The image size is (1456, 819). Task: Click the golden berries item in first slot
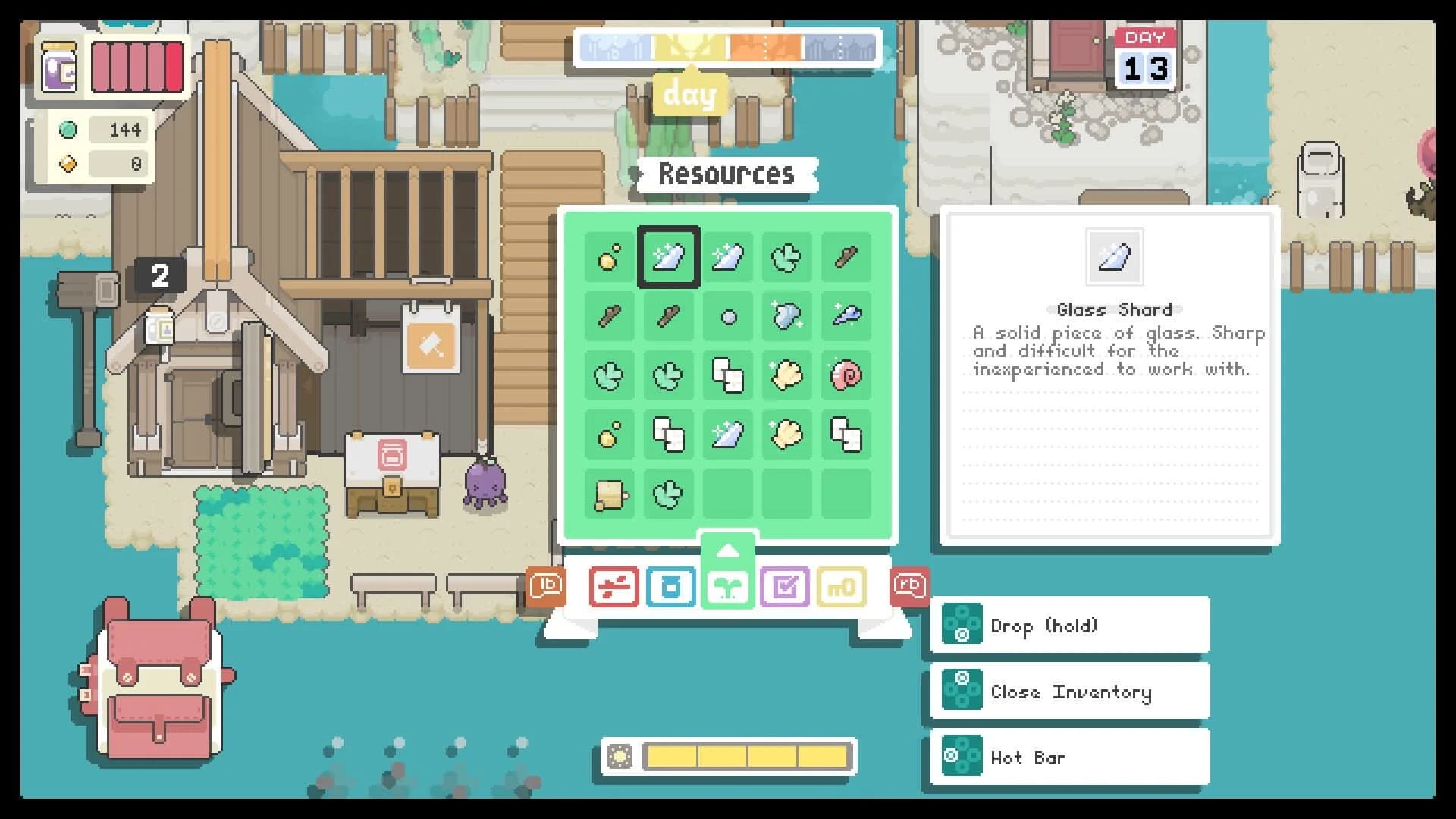pyautogui.click(x=607, y=256)
